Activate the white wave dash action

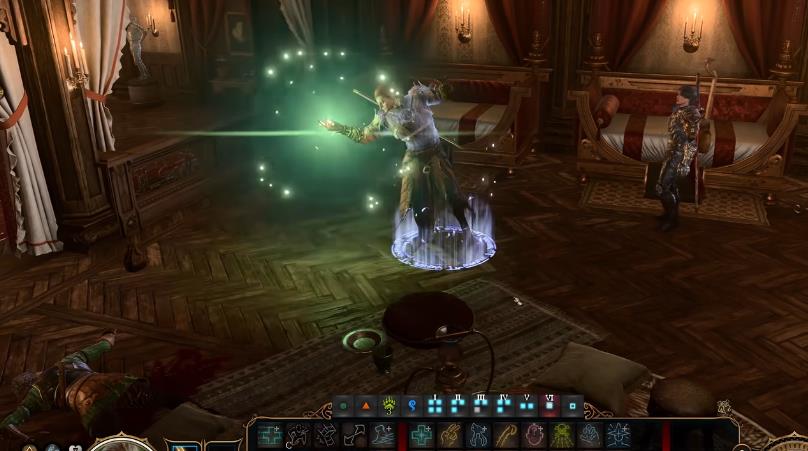point(384,435)
